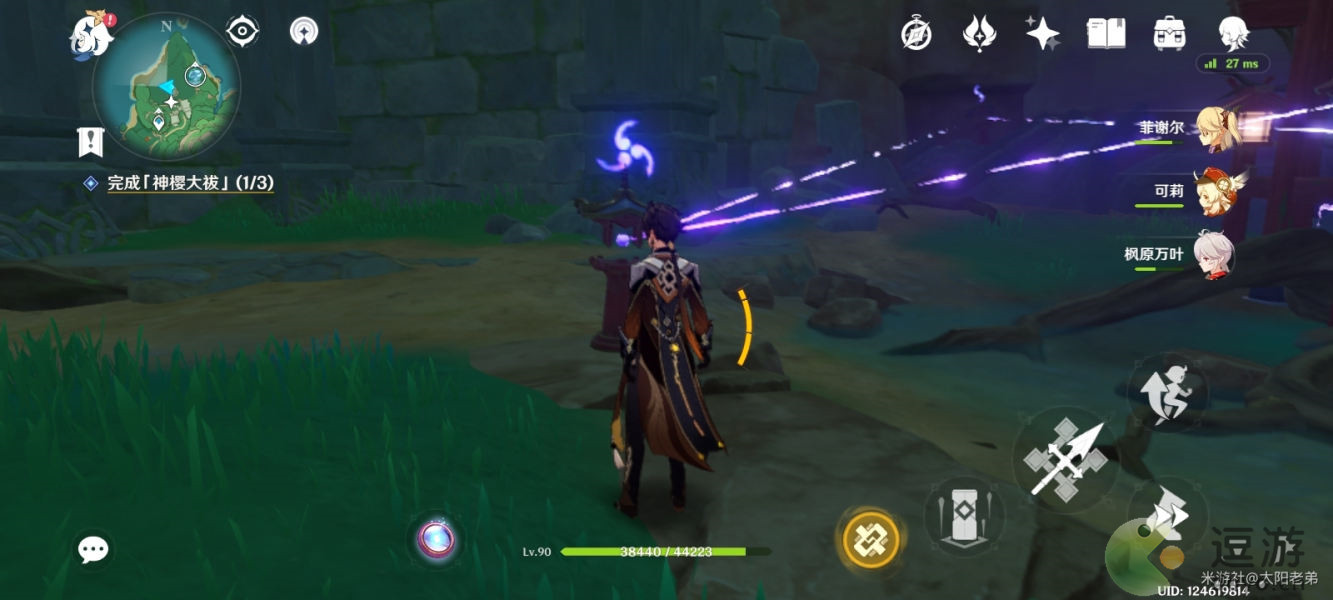
Task: Open the quest navigation icon beside minimap
Action: click(x=304, y=32)
